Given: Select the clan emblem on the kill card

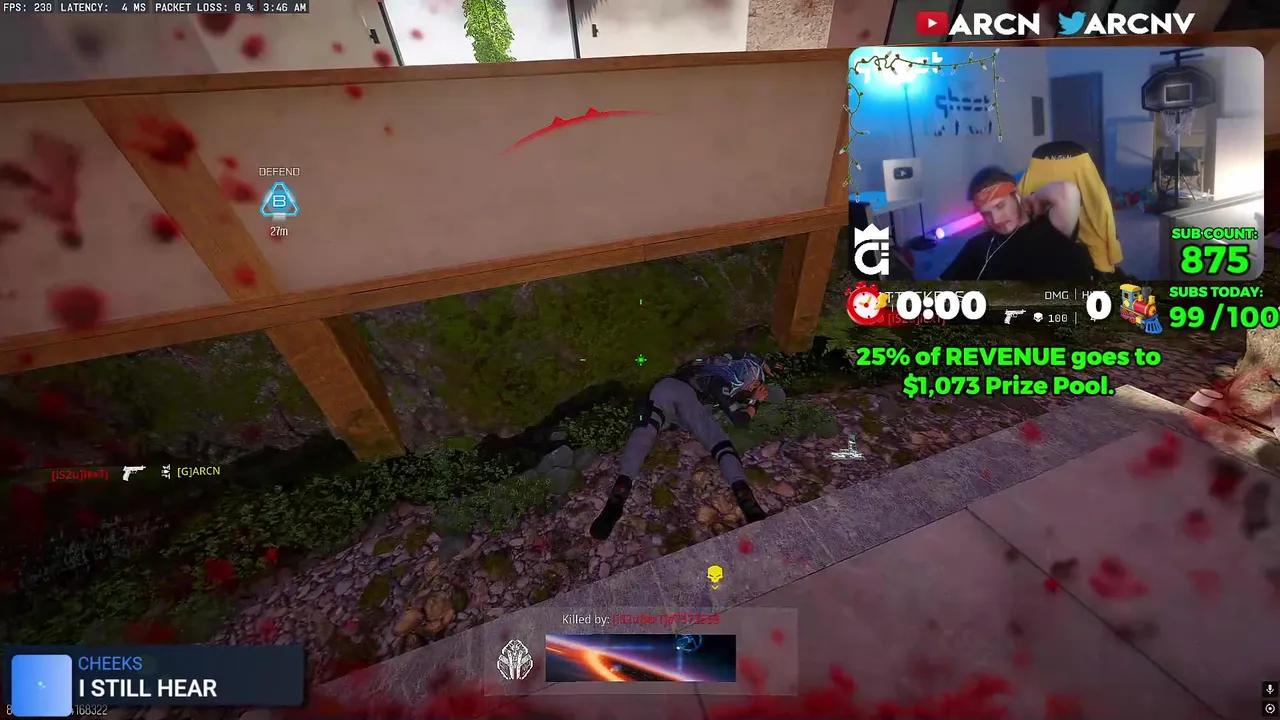Looking at the screenshot, I should click(515, 660).
